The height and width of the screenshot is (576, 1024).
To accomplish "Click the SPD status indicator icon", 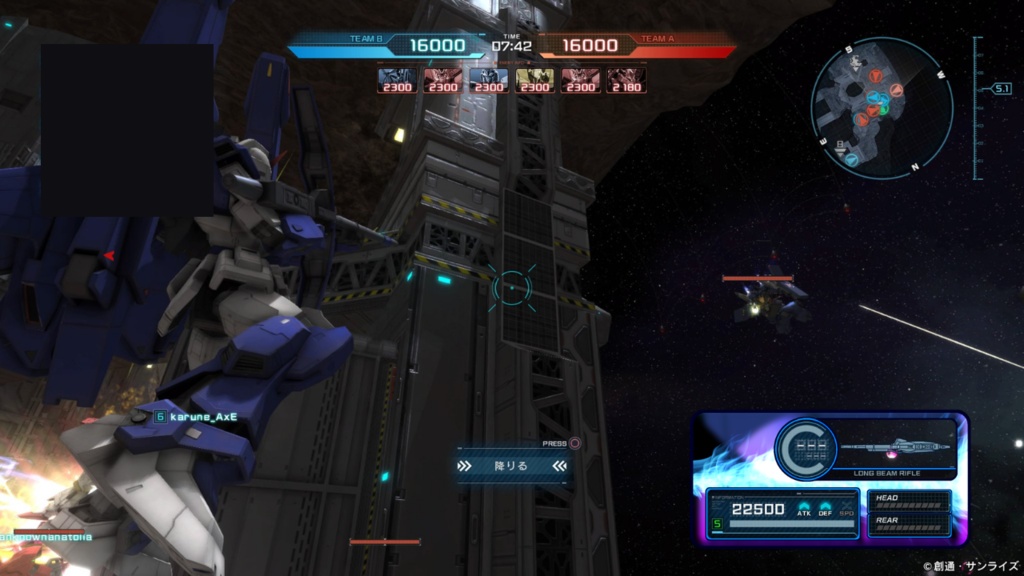I will pos(845,510).
